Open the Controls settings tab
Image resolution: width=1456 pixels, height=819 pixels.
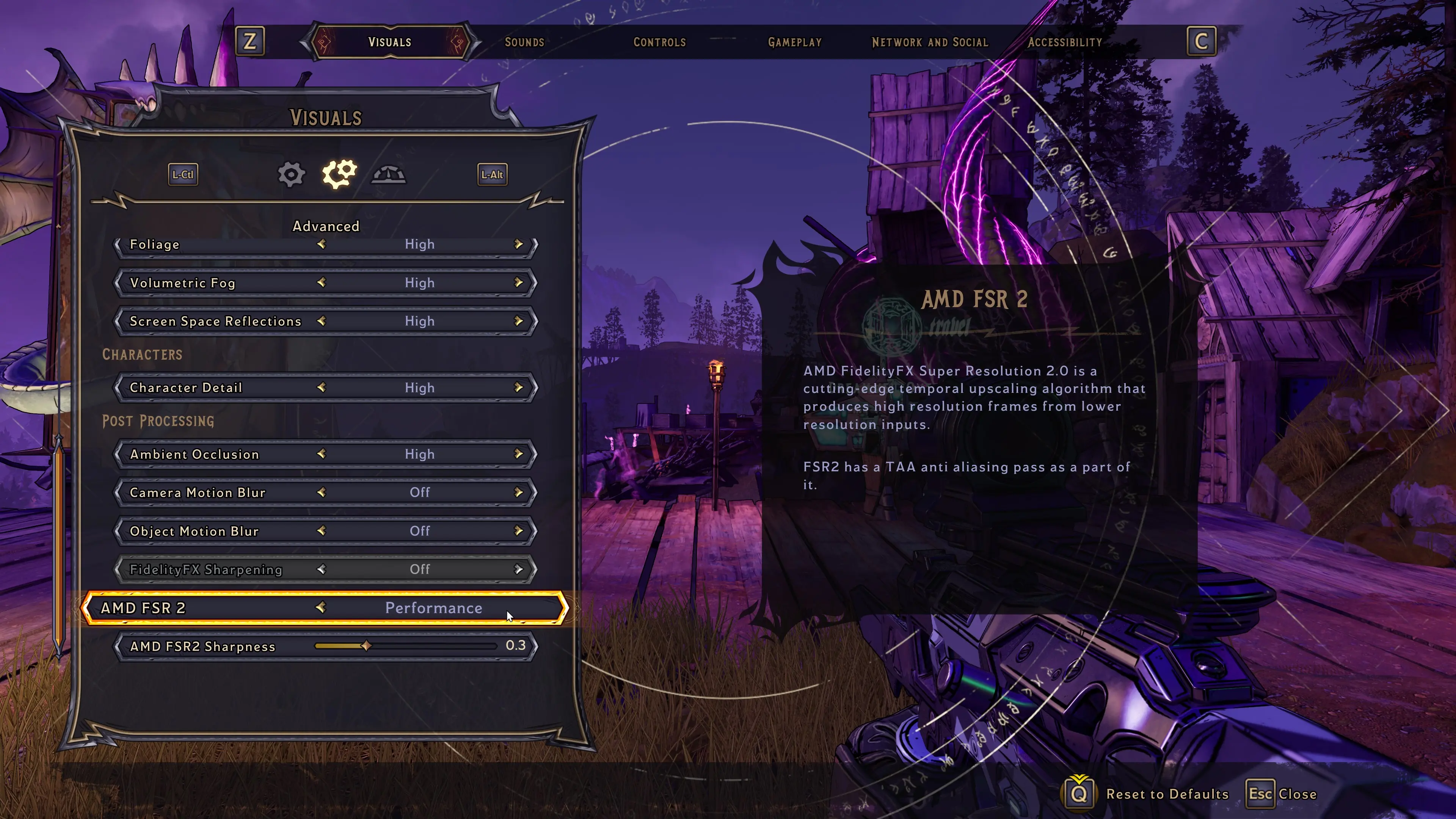pos(659,42)
